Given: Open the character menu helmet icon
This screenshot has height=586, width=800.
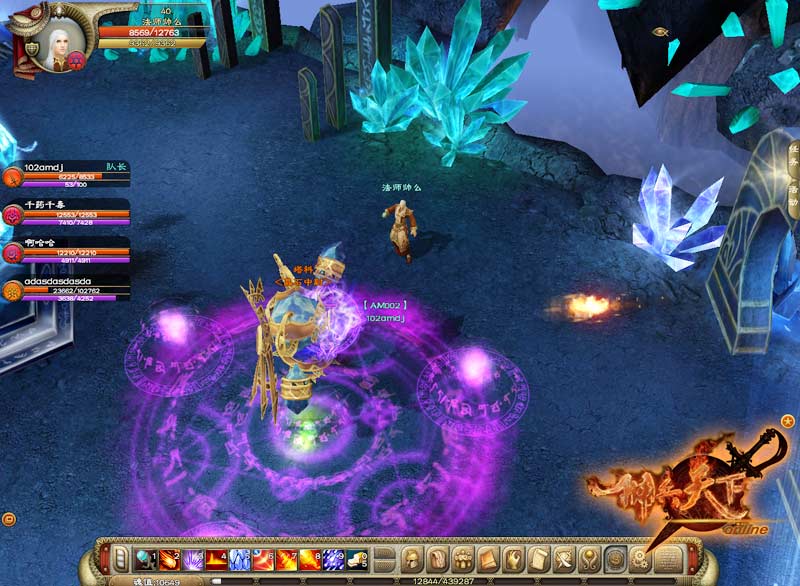Looking at the screenshot, I should coord(412,557).
